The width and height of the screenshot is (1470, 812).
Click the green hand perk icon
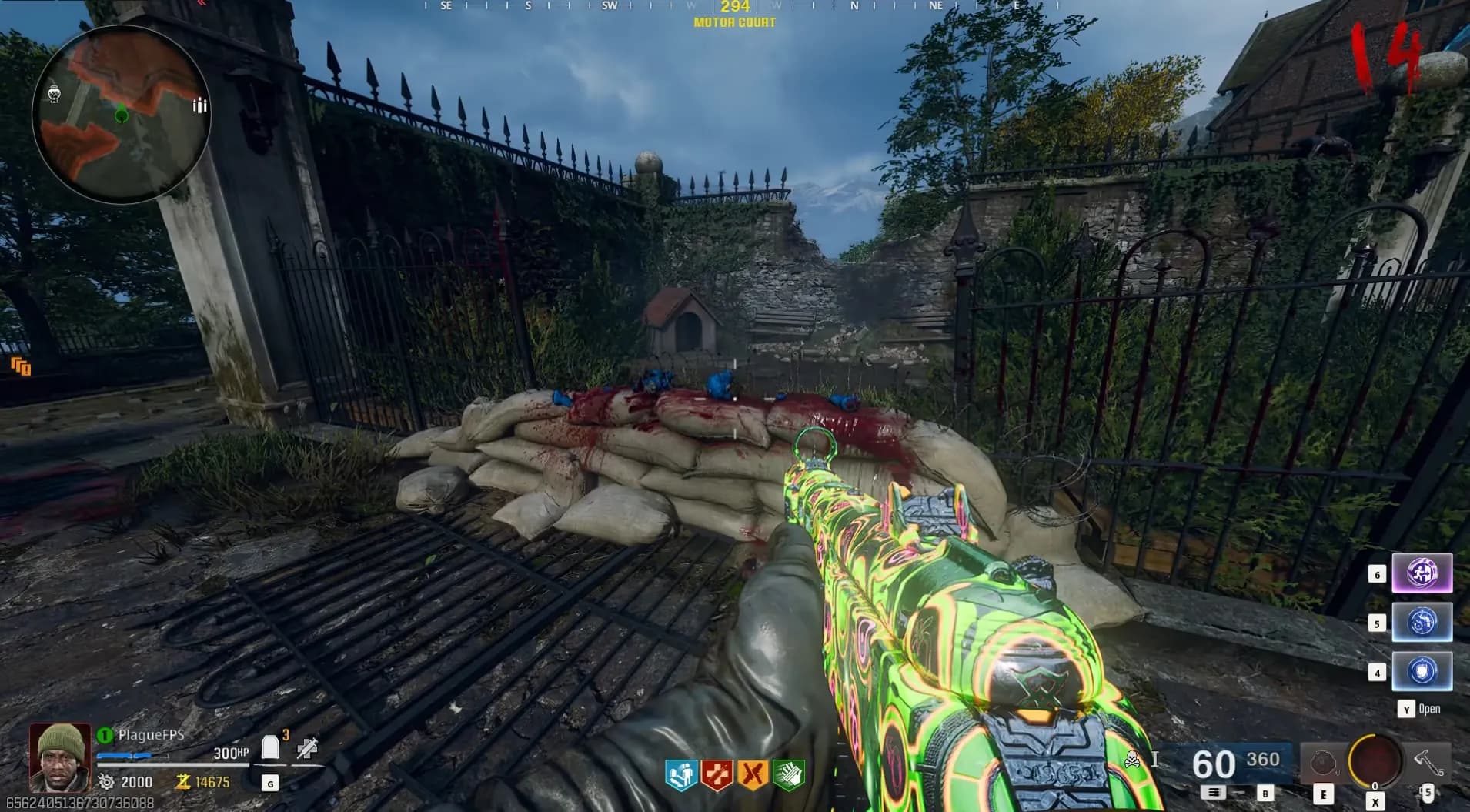pyautogui.click(x=788, y=774)
